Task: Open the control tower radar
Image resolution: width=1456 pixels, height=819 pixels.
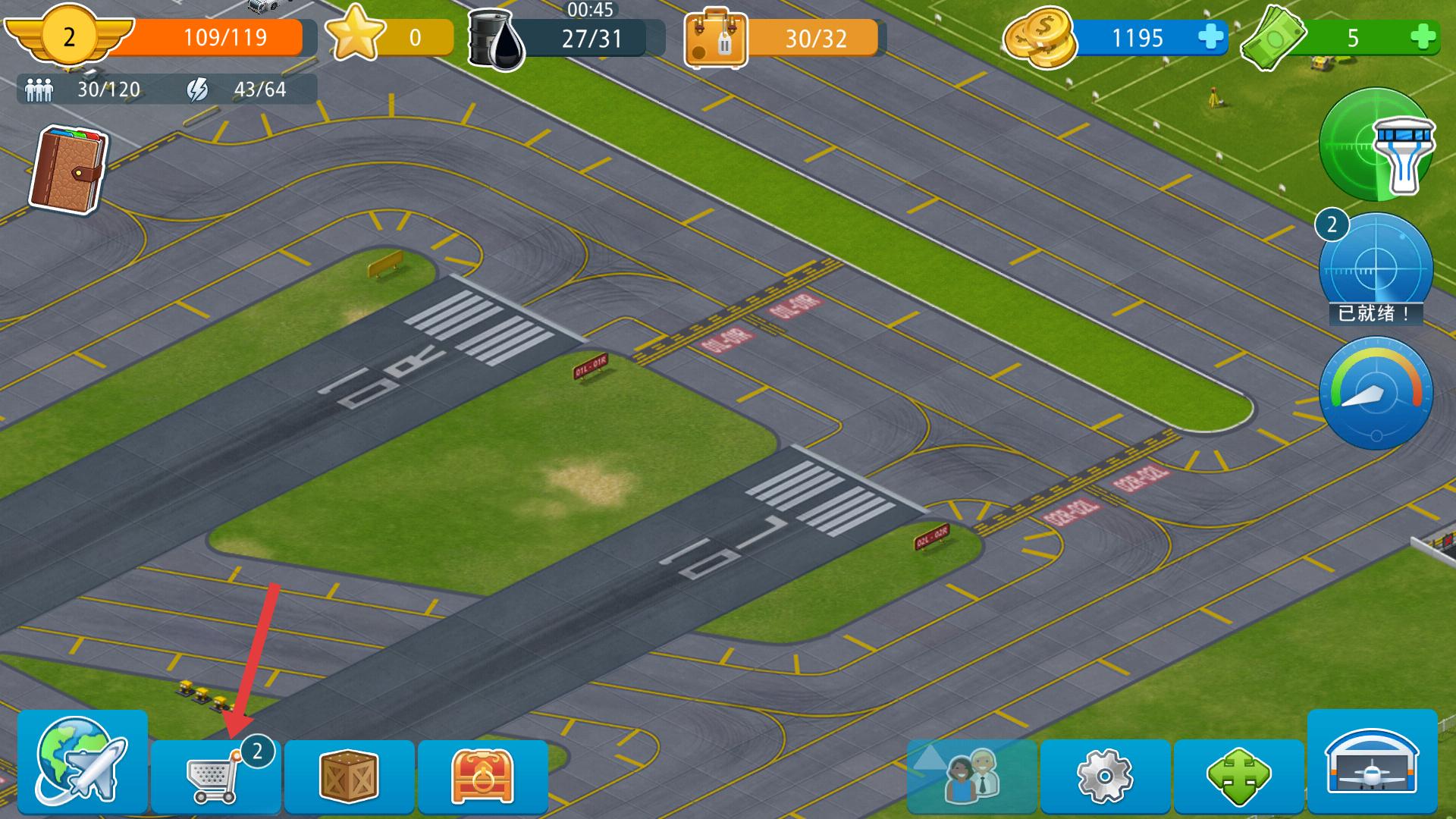Action: pos(1376,145)
